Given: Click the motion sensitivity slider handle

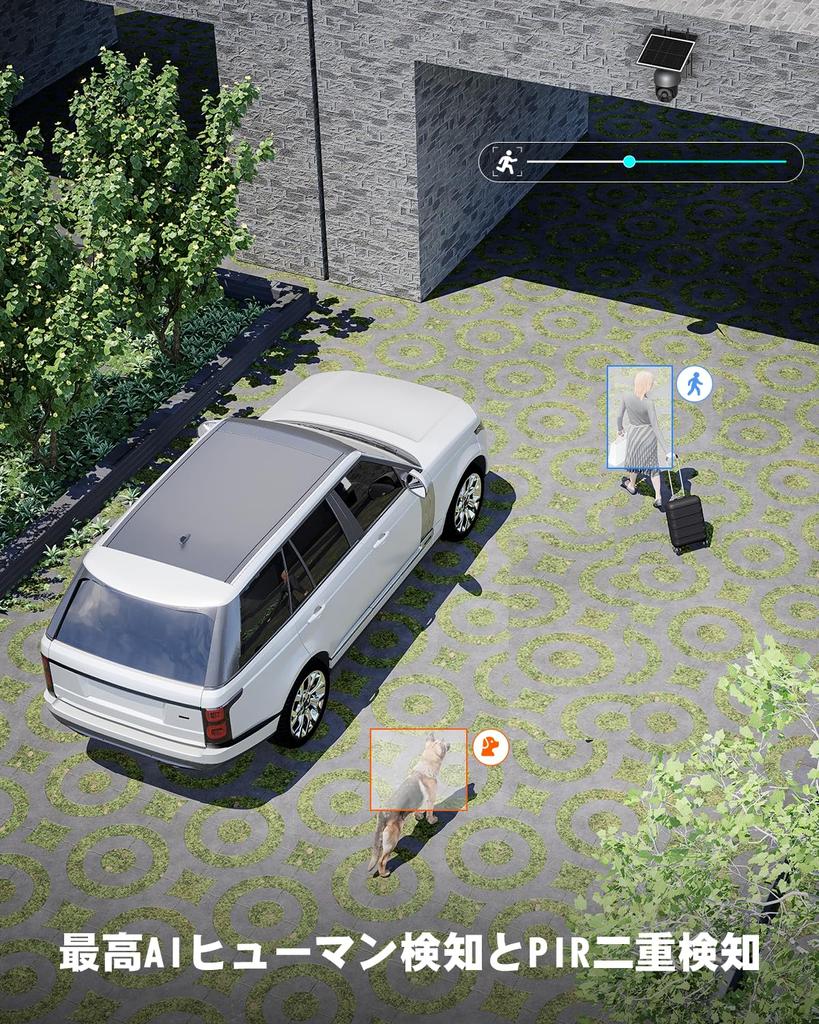Looking at the screenshot, I should pyautogui.click(x=629, y=161).
